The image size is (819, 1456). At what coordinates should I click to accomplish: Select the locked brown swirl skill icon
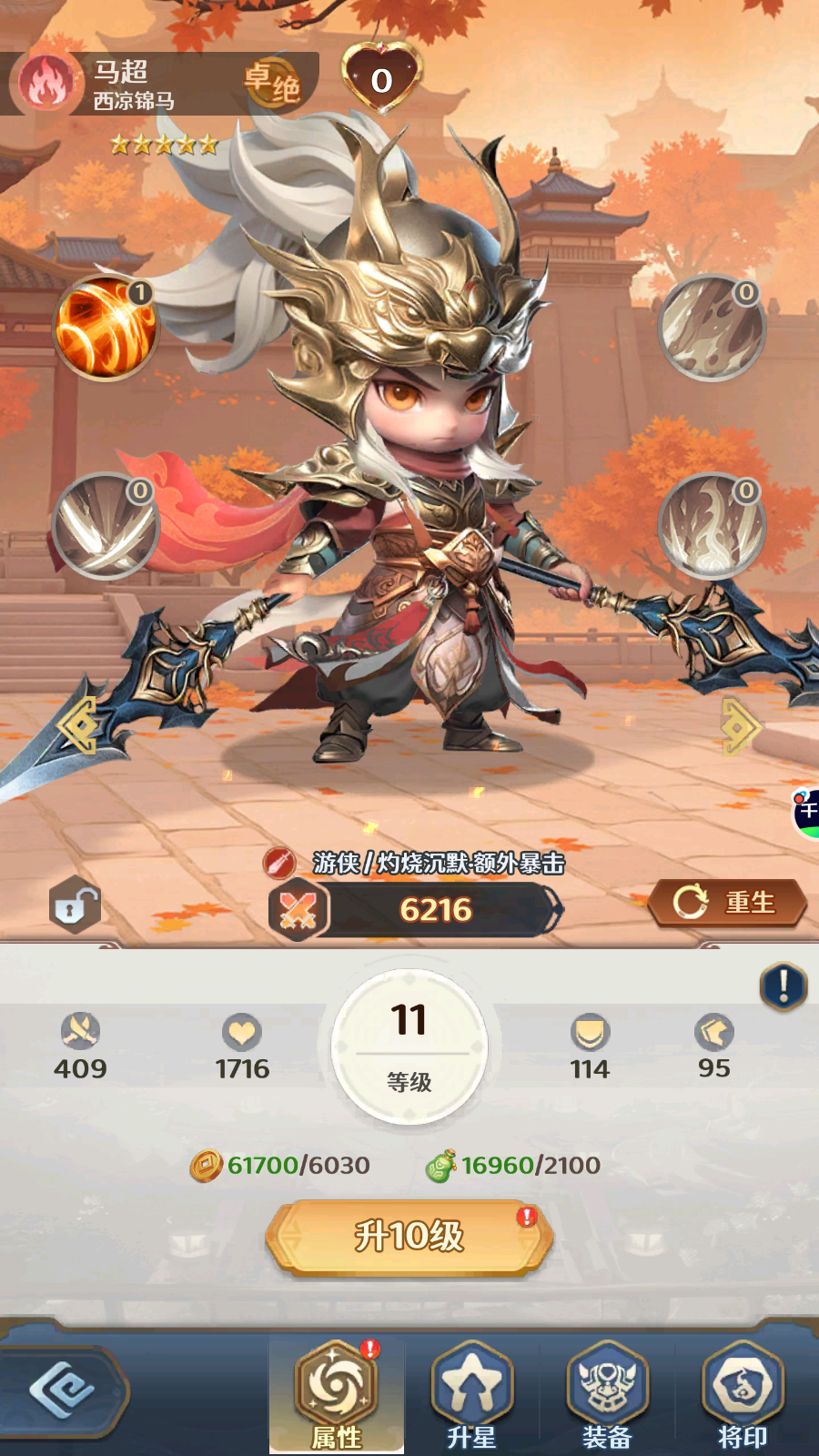[x=712, y=328]
